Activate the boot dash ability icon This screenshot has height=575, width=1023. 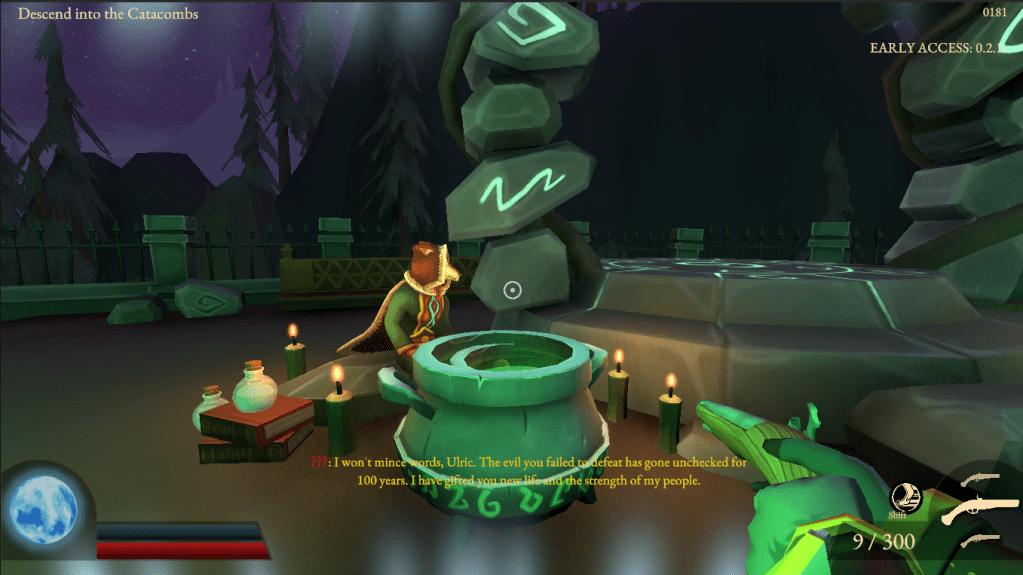click(906, 497)
